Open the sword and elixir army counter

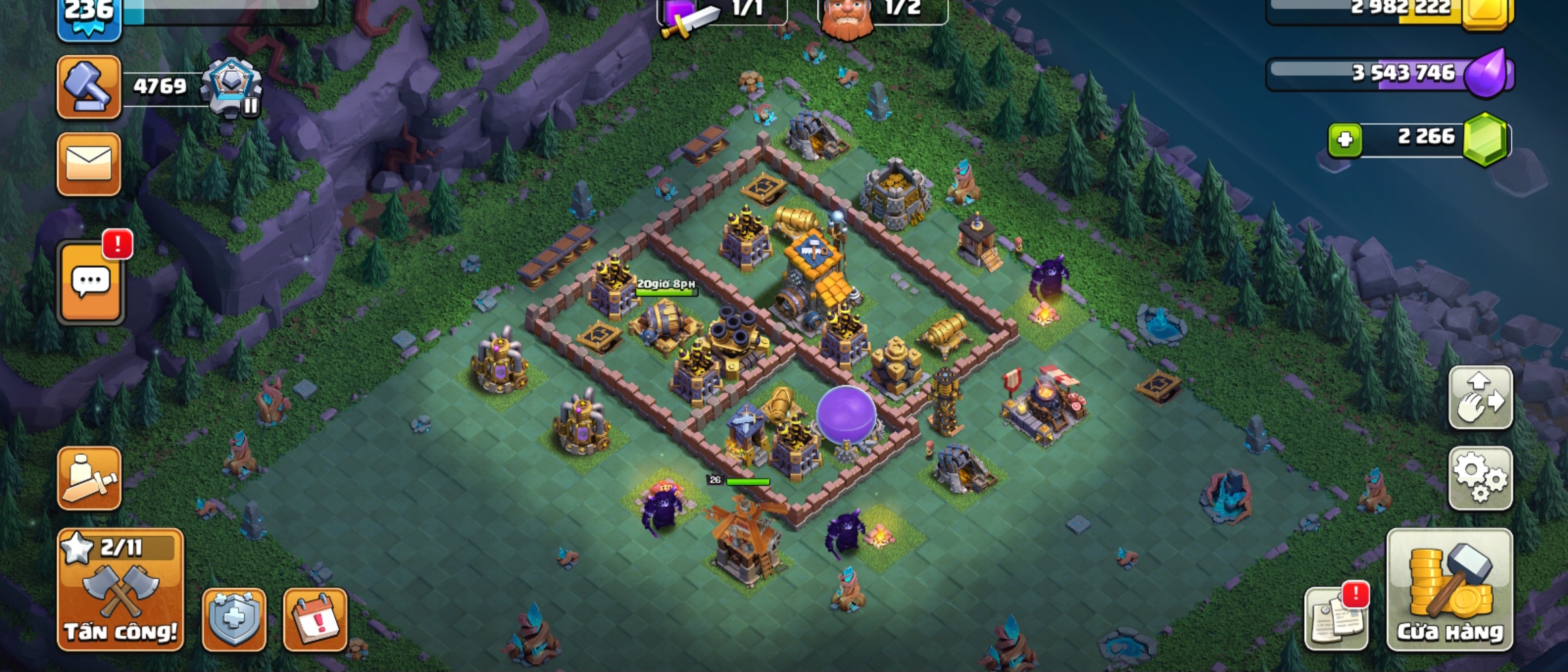pos(721,12)
